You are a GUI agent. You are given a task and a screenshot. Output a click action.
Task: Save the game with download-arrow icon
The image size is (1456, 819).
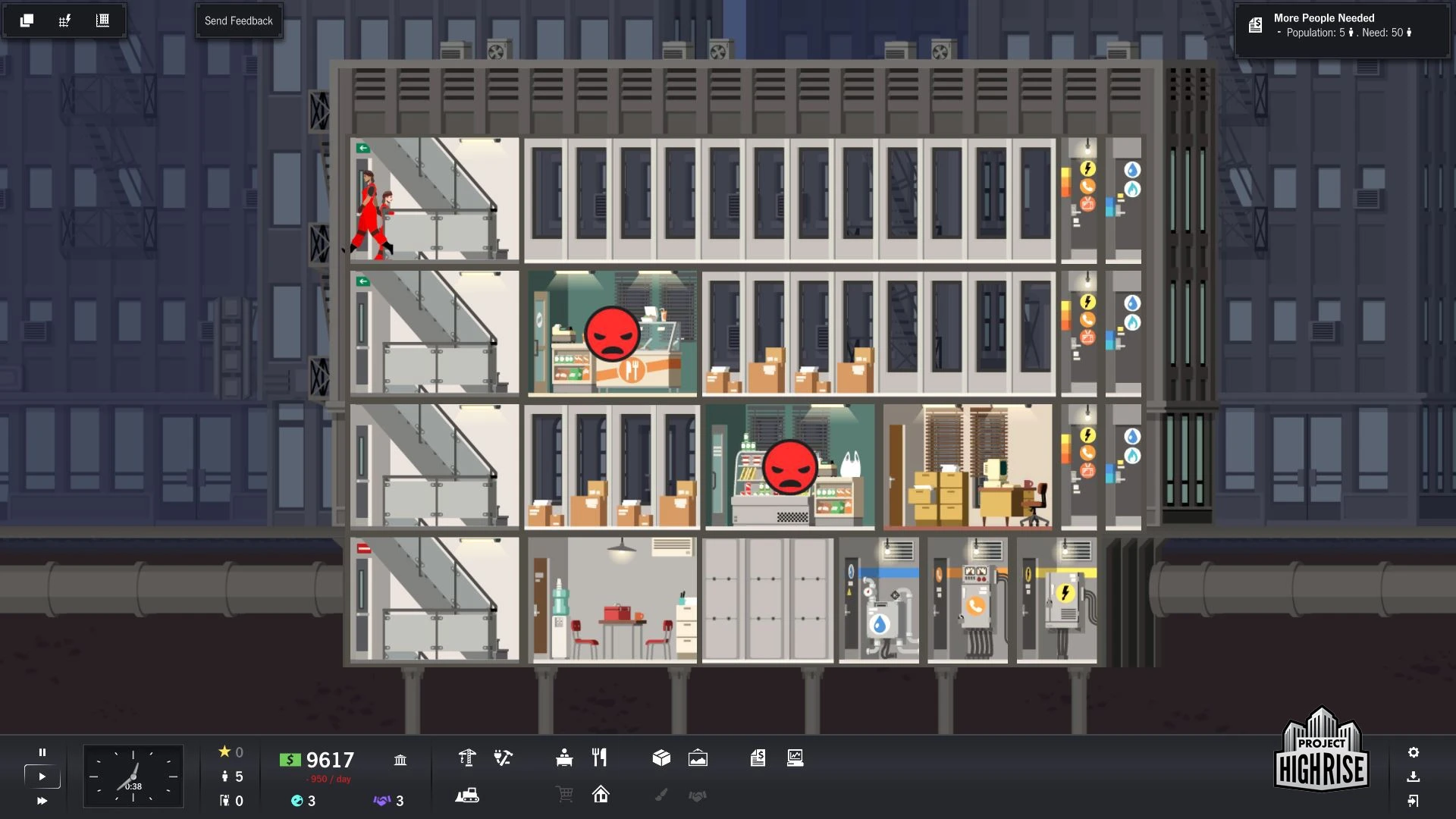(x=1414, y=777)
